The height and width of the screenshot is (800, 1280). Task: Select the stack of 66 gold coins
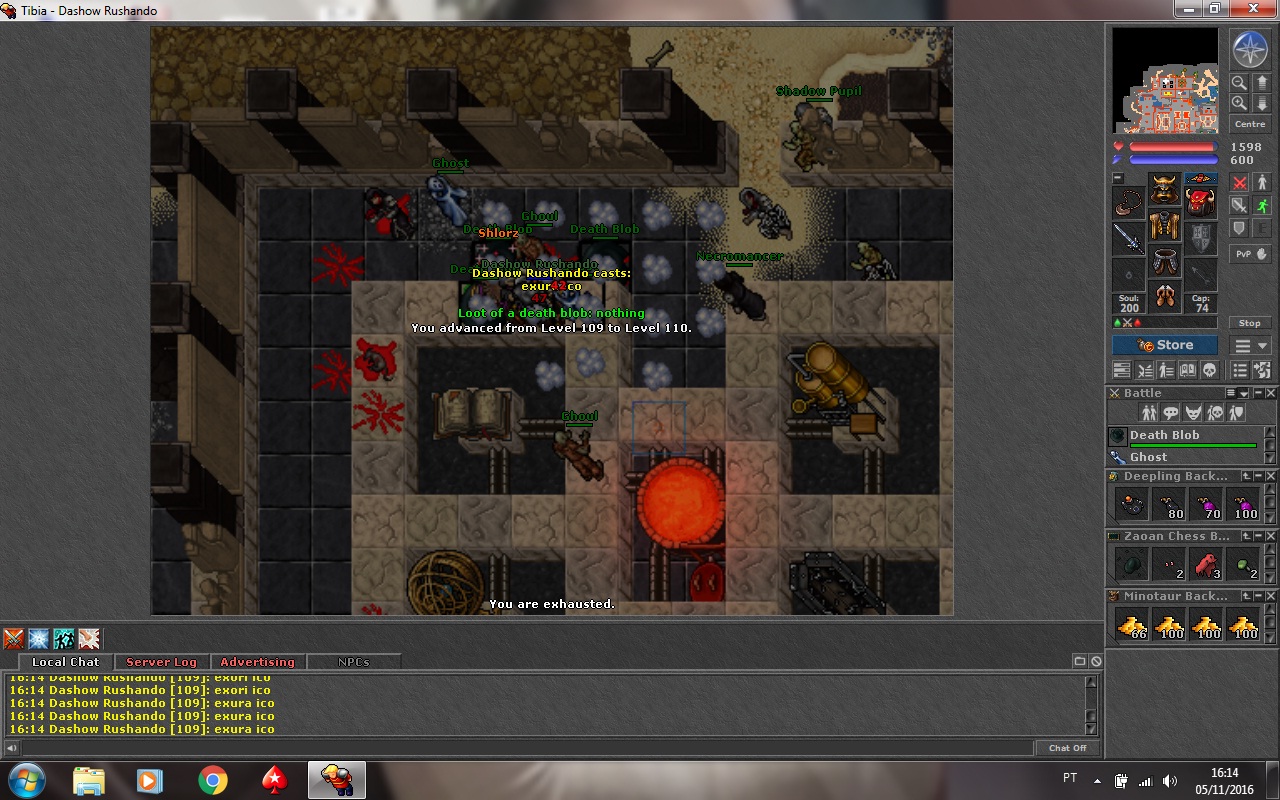point(1133,626)
